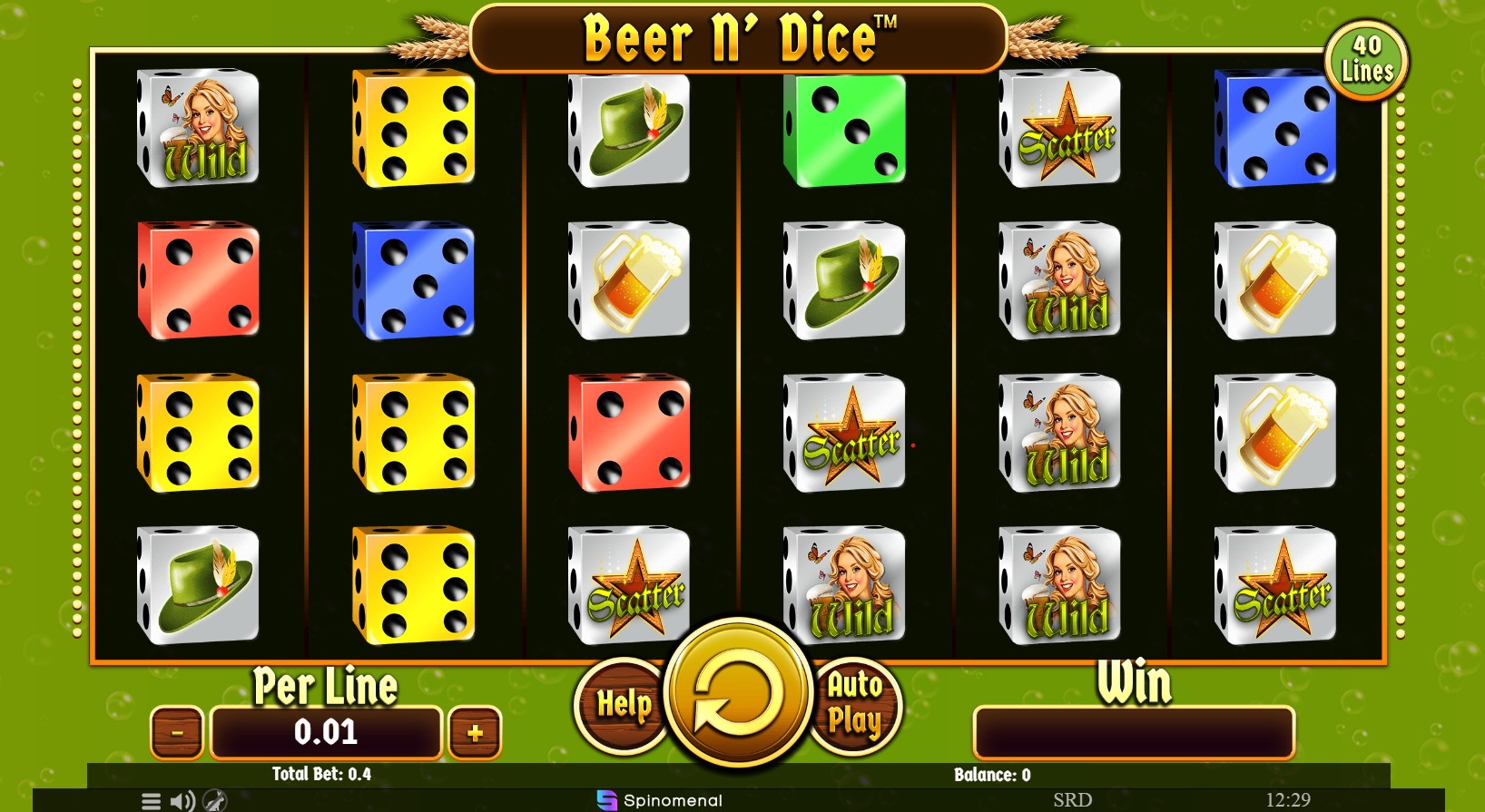Open the hamburger menu in the bottom bar
Viewport: 1485px width, 812px height.
click(x=150, y=800)
